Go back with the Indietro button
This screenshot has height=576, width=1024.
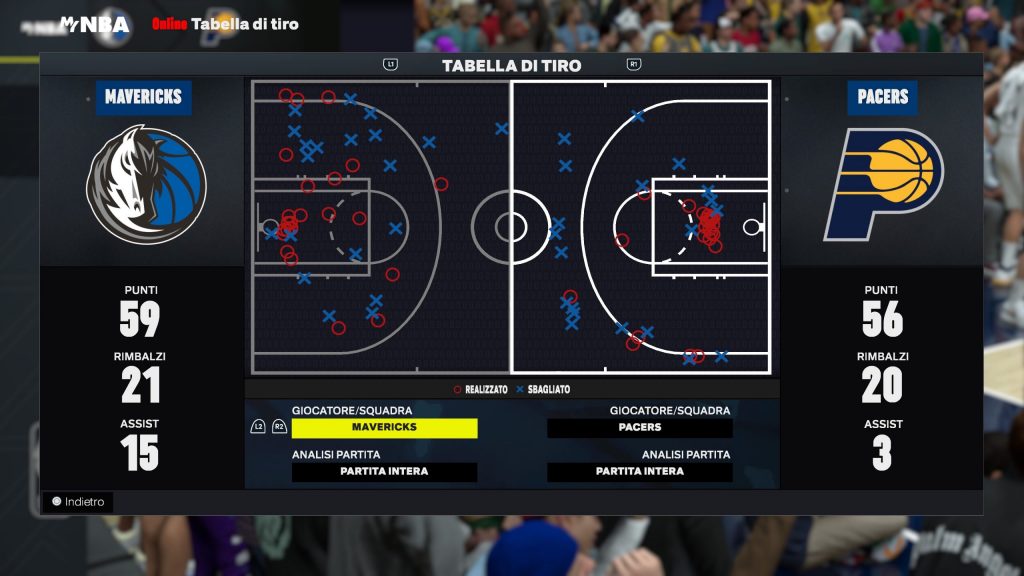pos(78,502)
